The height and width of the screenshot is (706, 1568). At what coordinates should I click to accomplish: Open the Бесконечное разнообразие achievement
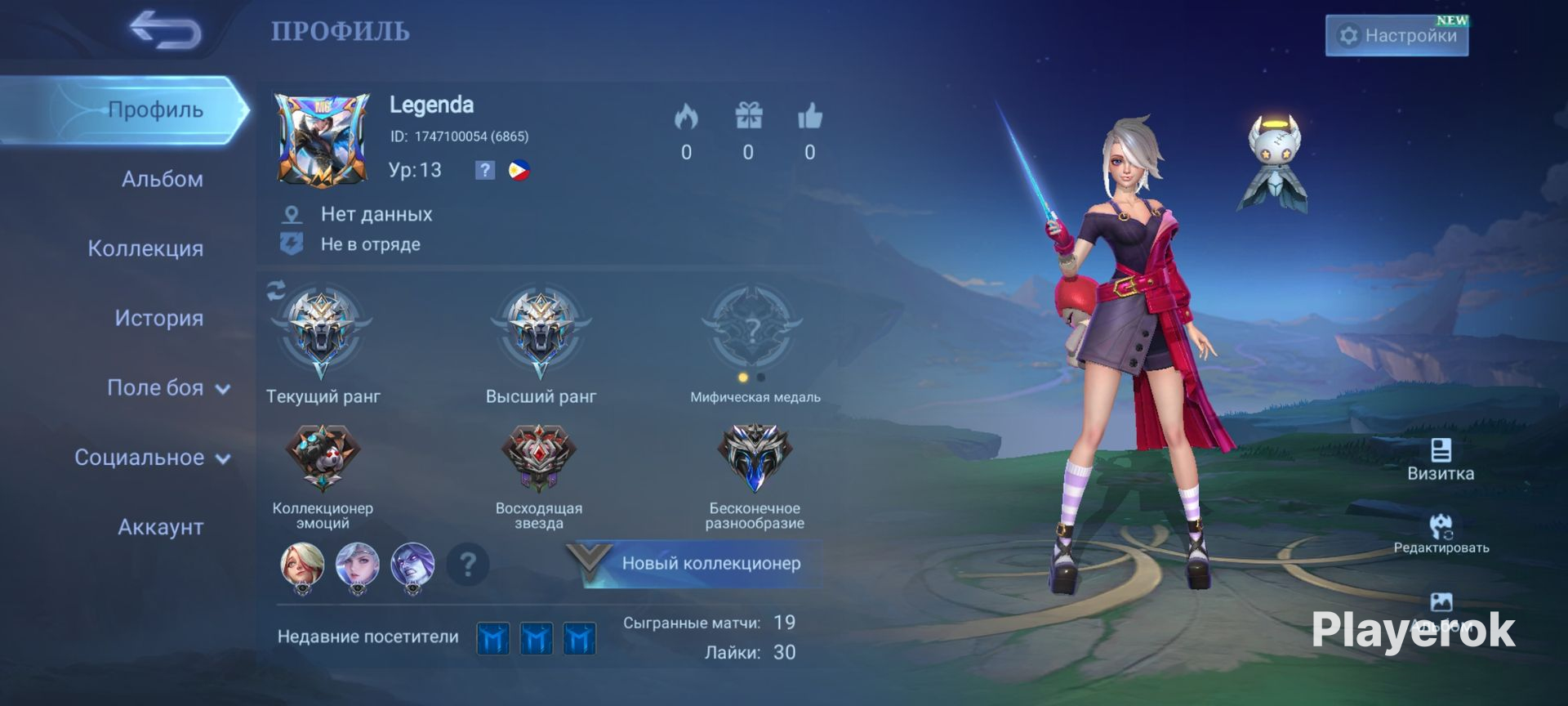(755, 458)
